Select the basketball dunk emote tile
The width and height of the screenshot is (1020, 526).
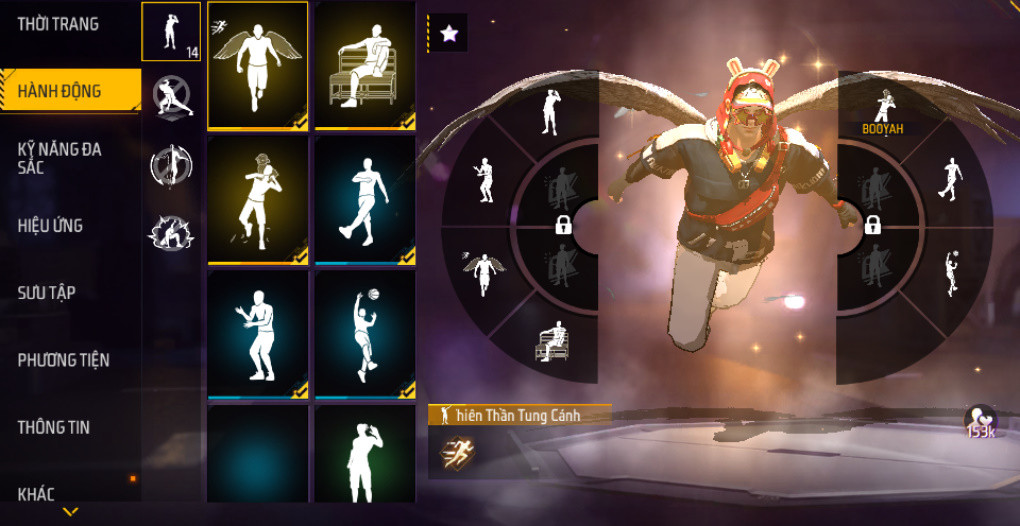[x=365, y=335]
